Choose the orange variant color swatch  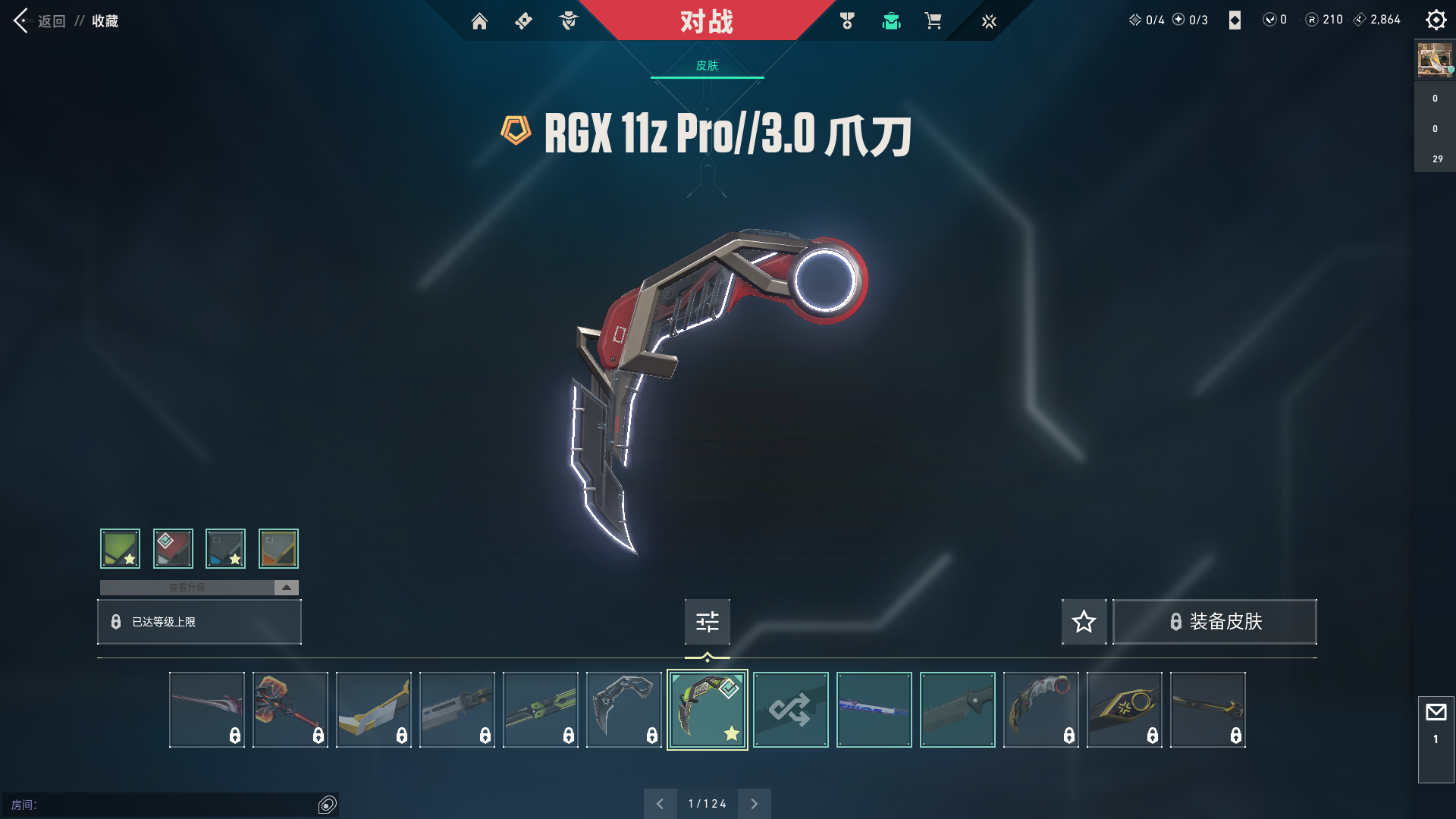[x=278, y=548]
